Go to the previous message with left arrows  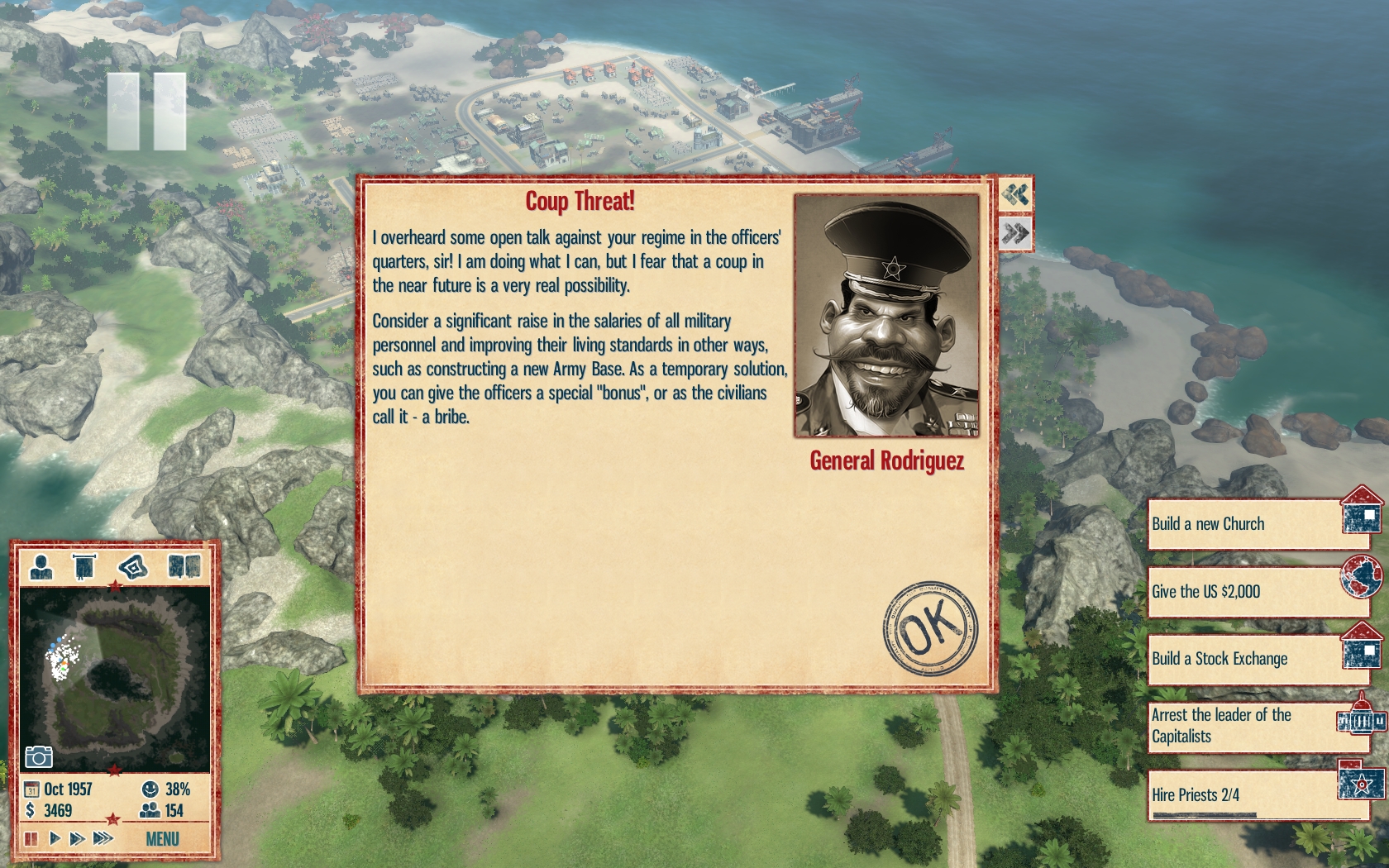(1015, 195)
